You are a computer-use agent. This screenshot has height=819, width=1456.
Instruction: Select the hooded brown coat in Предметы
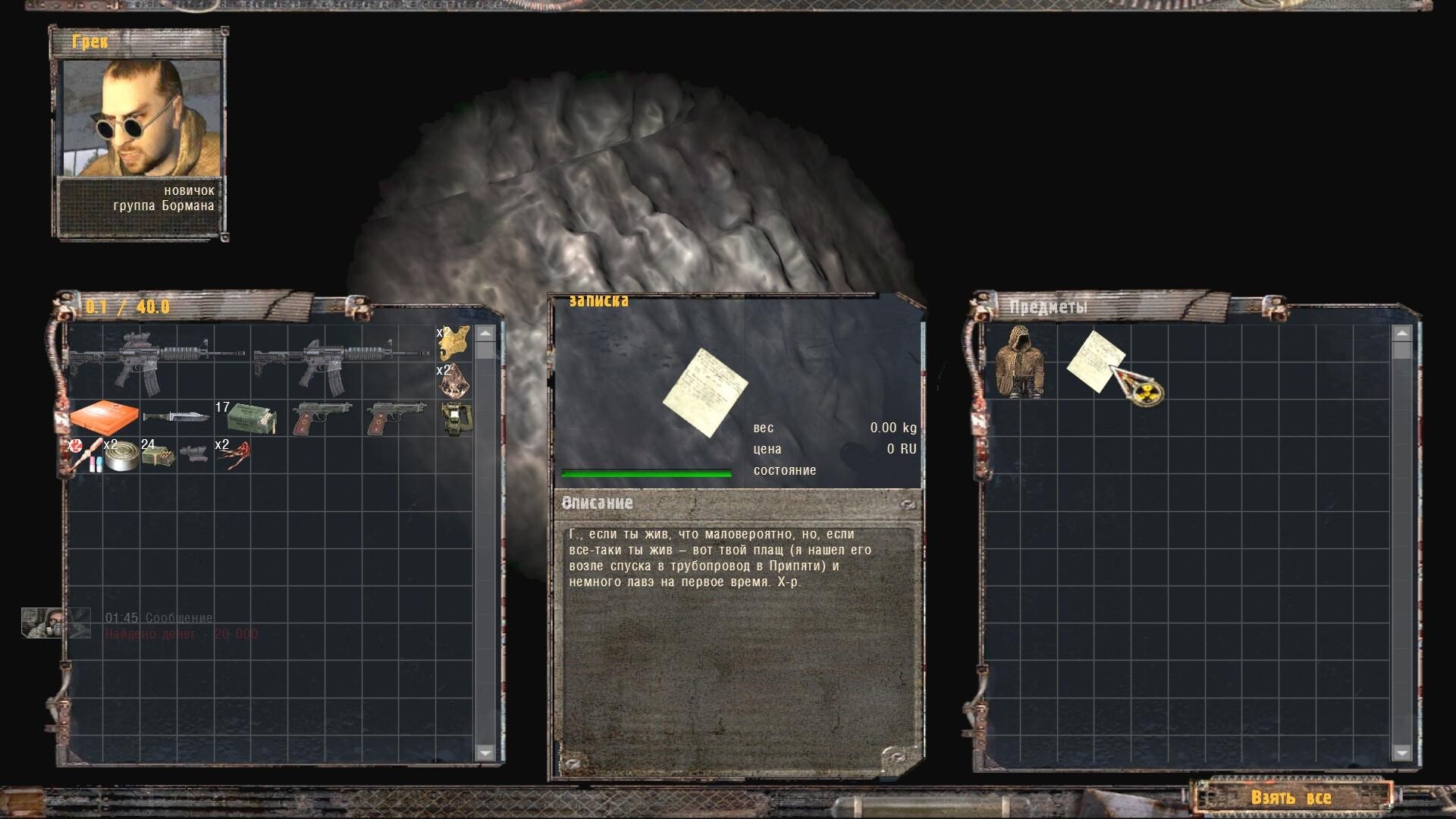tap(1020, 362)
